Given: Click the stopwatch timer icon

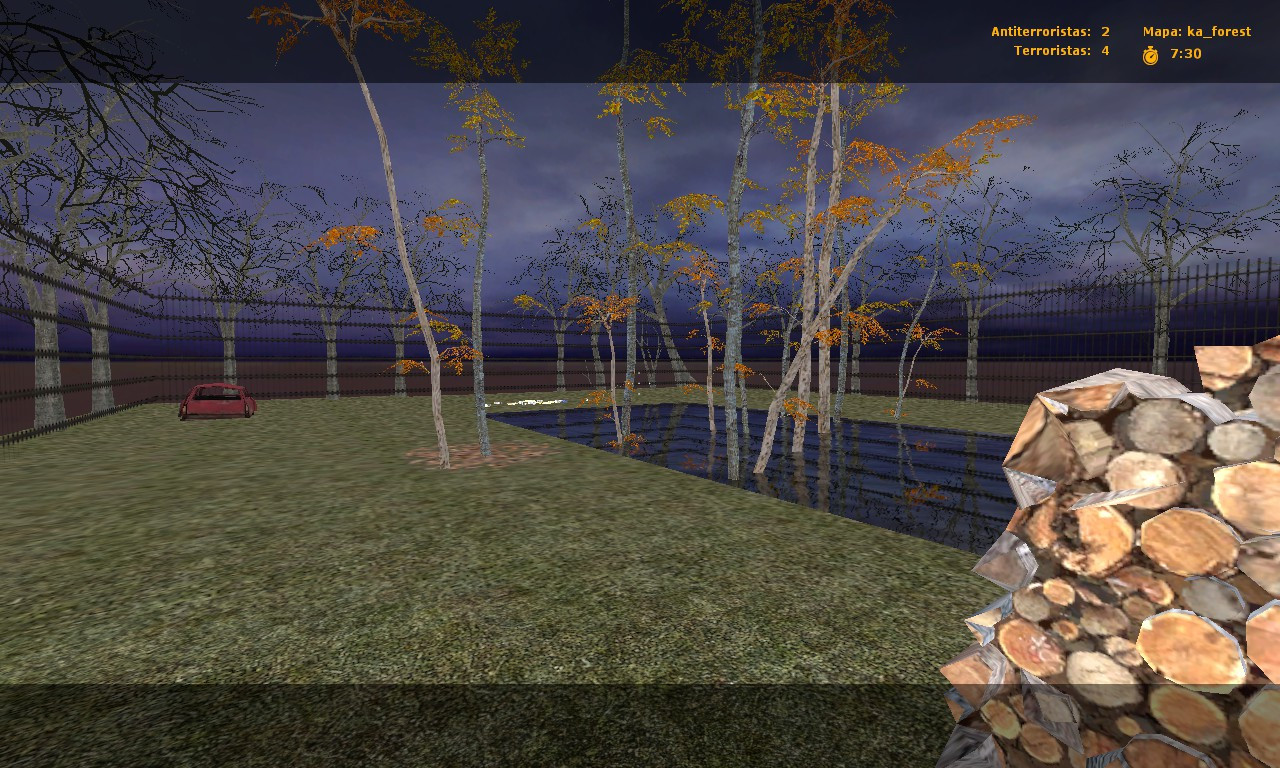Looking at the screenshot, I should [1152, 54].
